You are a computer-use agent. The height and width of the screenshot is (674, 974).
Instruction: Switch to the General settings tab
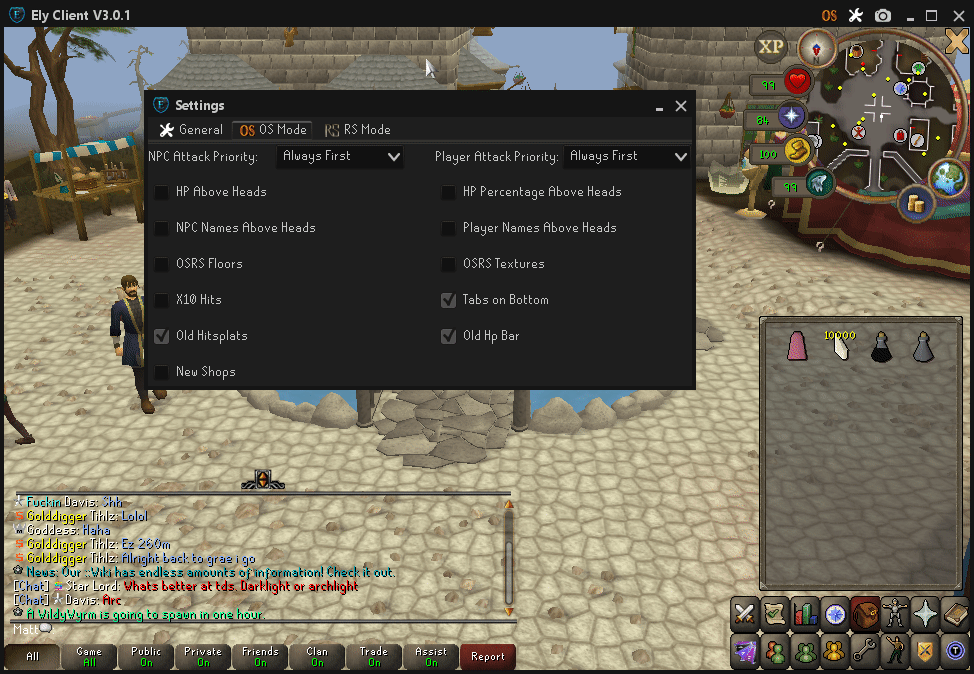(191, 130)
